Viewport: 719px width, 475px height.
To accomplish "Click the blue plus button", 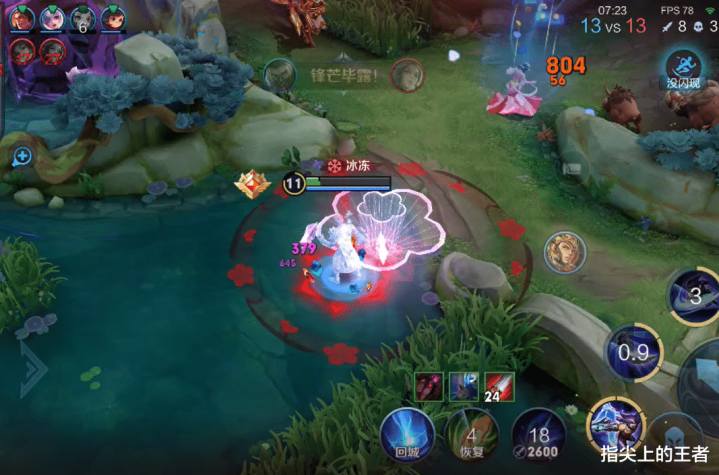I will 22,156.
